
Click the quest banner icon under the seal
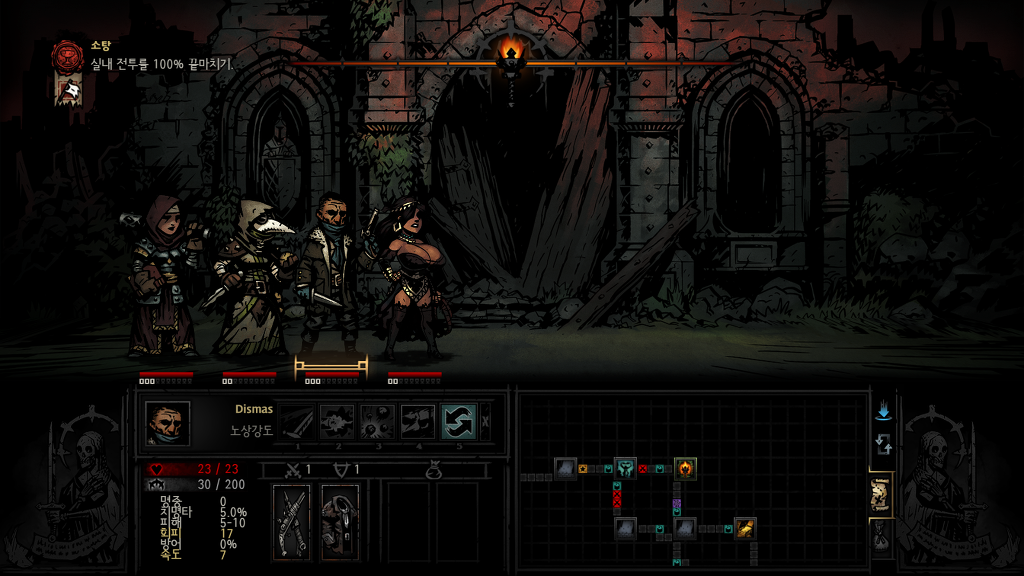(x=68, y=91)
